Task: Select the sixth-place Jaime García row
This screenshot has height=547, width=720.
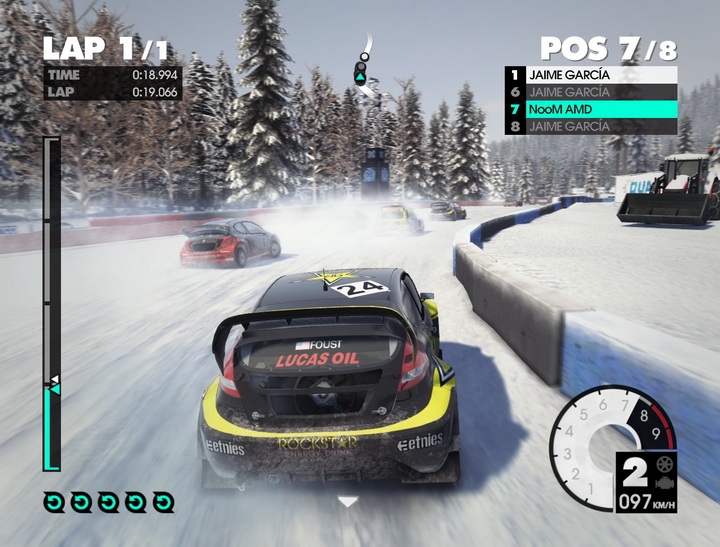Action: pos(590,91)
